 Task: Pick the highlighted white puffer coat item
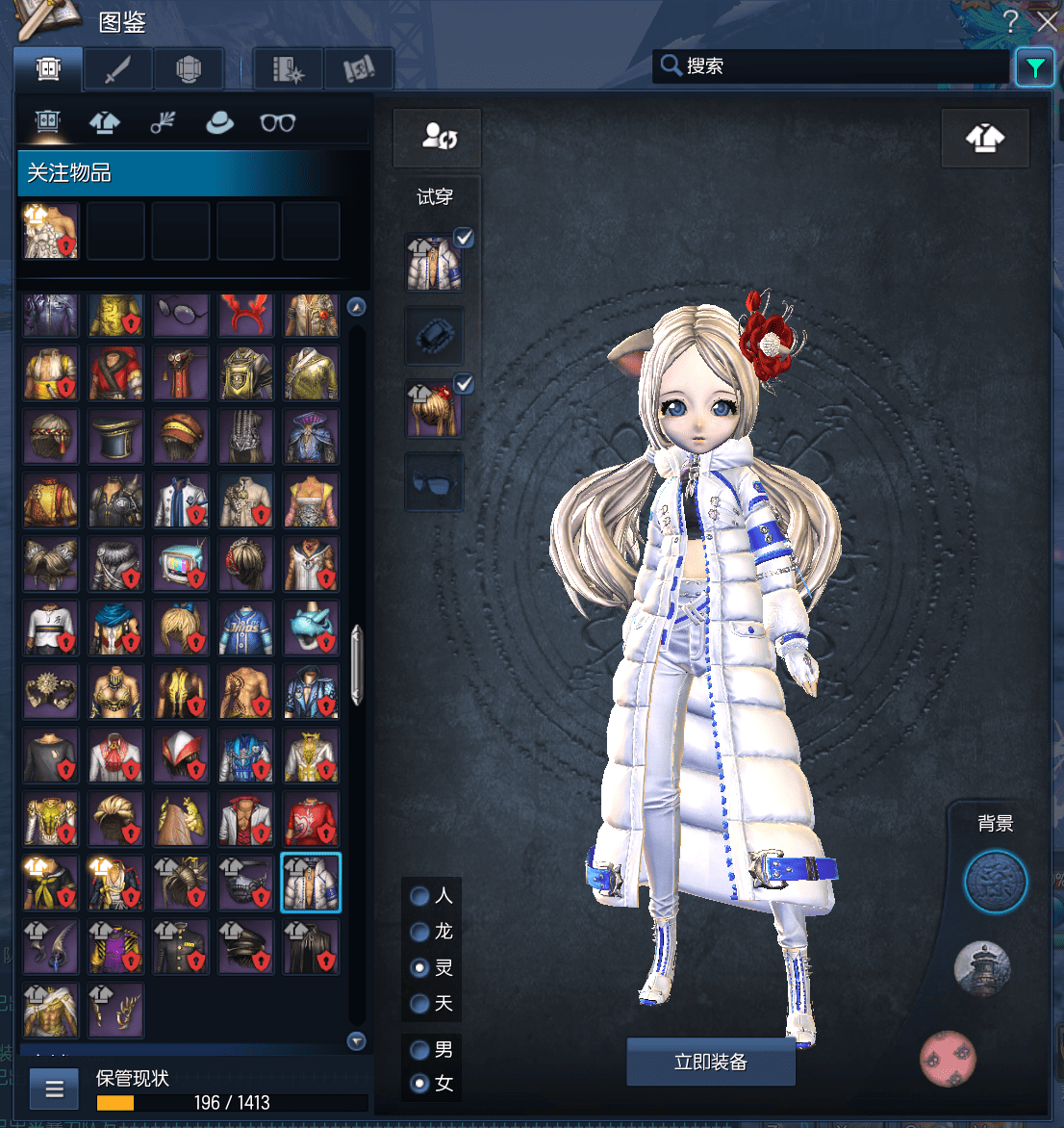[311, 883]
